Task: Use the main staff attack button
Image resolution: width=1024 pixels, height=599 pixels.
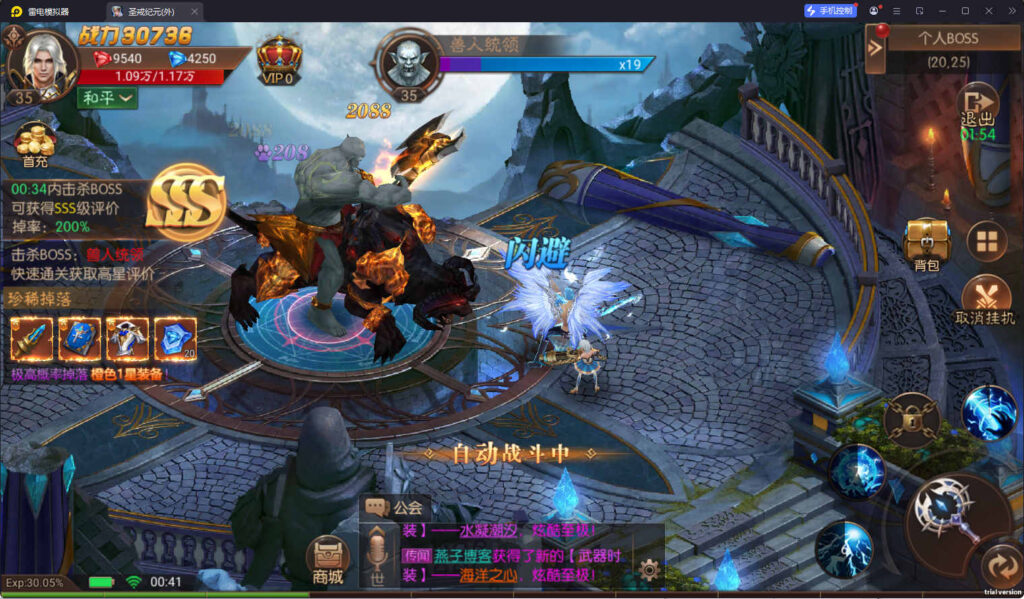Action: [945, 510]
